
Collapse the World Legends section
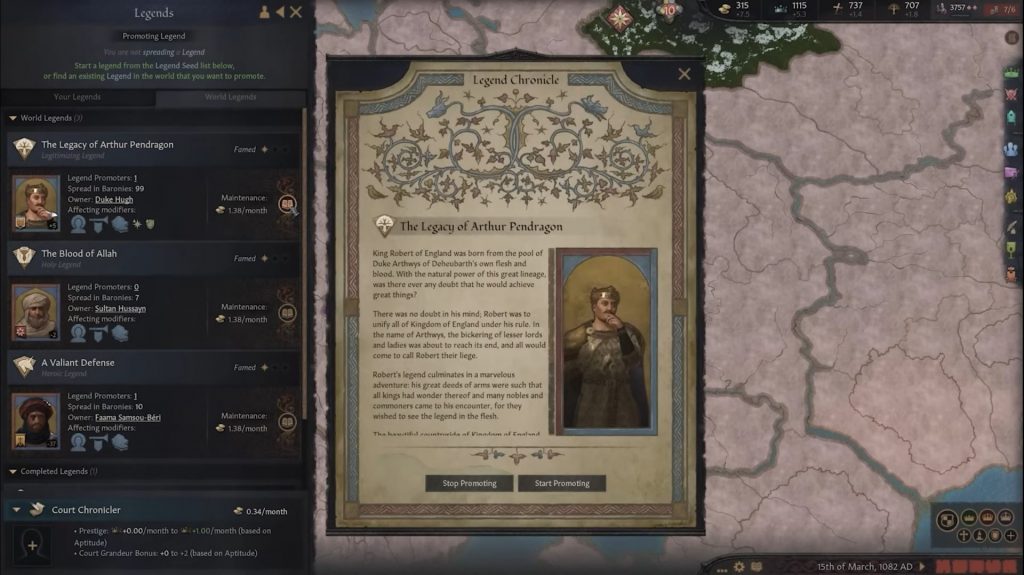point(12,118)
